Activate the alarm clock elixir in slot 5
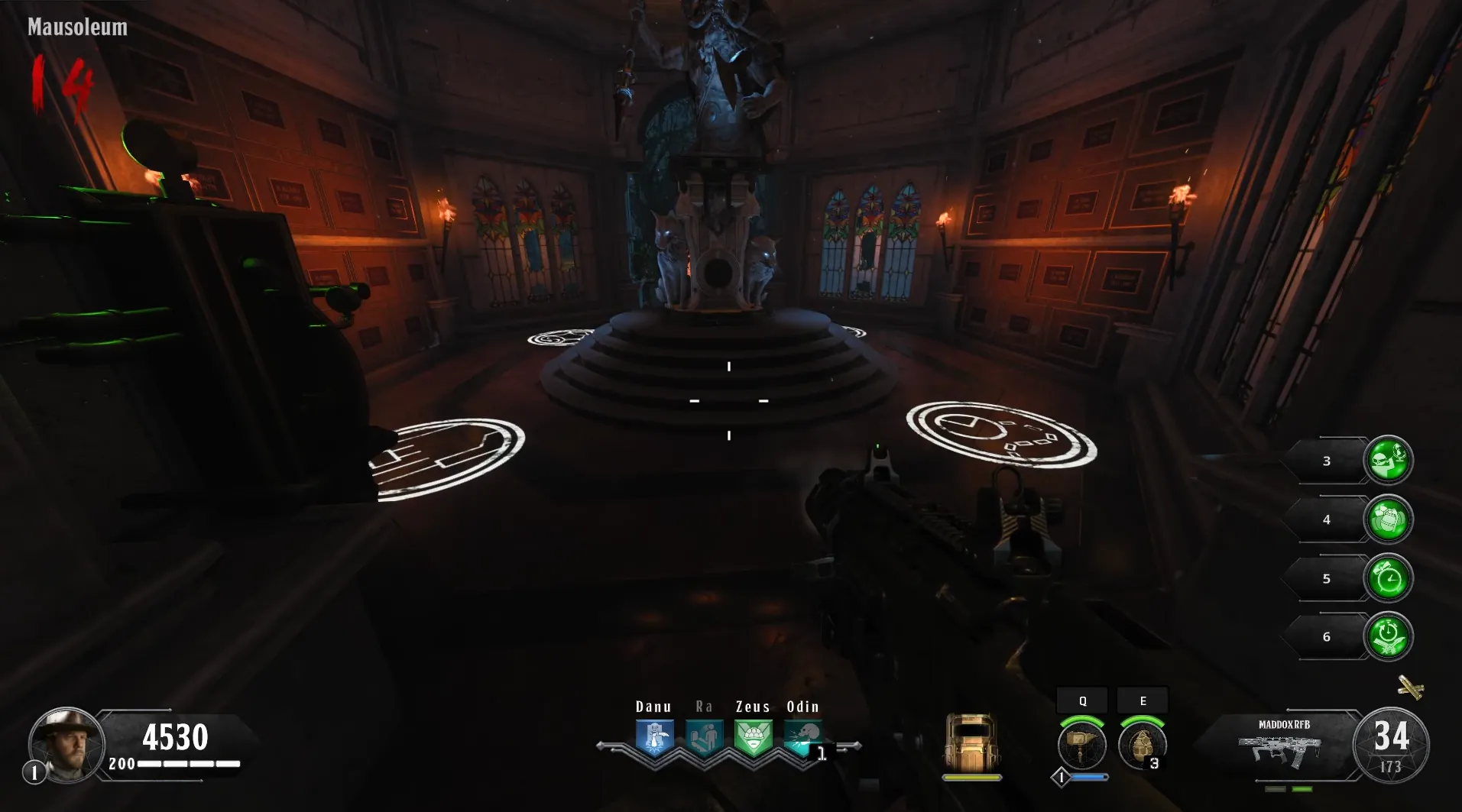Screen dimensions: 1462x812 tap(1388, 578)
